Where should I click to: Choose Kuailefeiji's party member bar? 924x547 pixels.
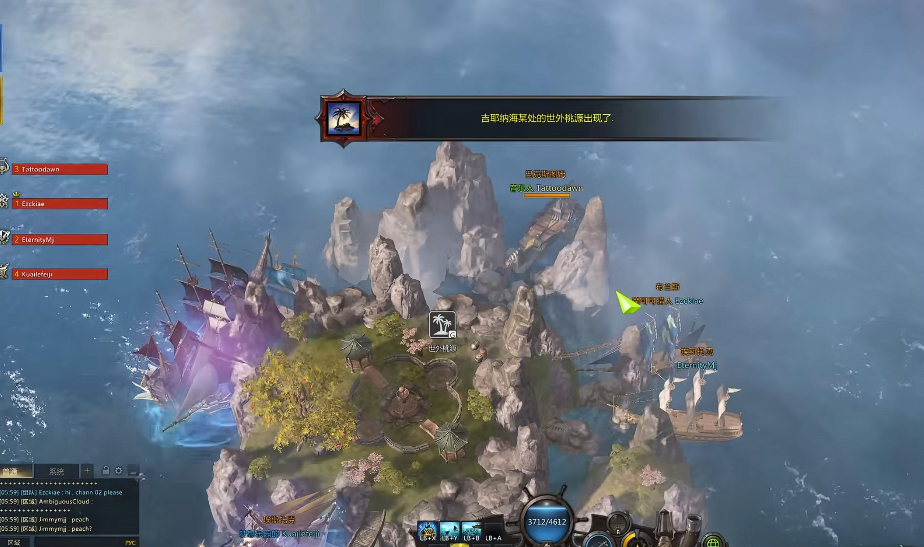[x=58, y=273]
